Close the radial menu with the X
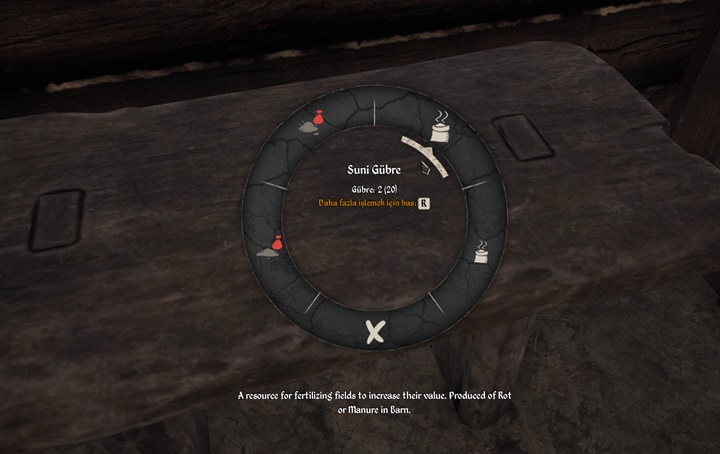The image size is (720, 454). point(375,334)
